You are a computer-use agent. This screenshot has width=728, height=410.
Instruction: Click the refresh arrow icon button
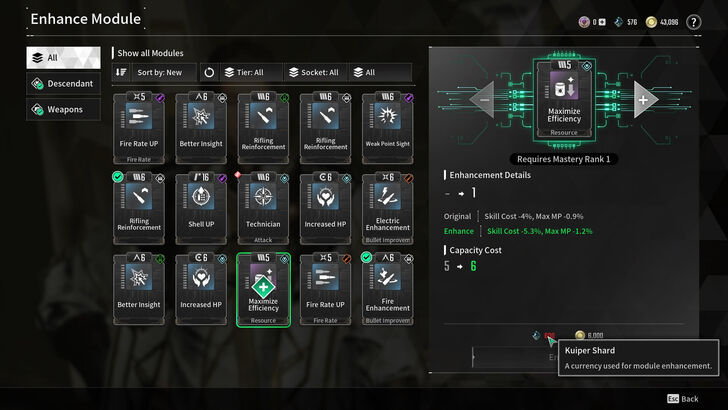(208, 72)
